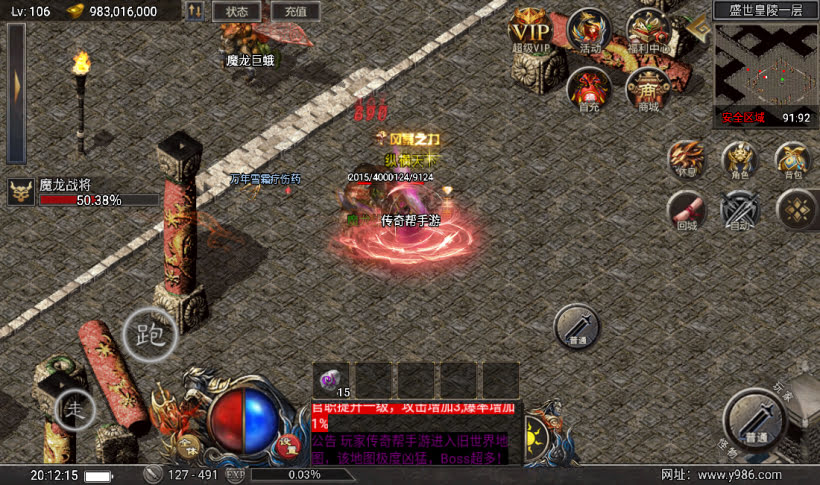Expand the left side panel arrow
820x485 pixels.
click(16, 92)
